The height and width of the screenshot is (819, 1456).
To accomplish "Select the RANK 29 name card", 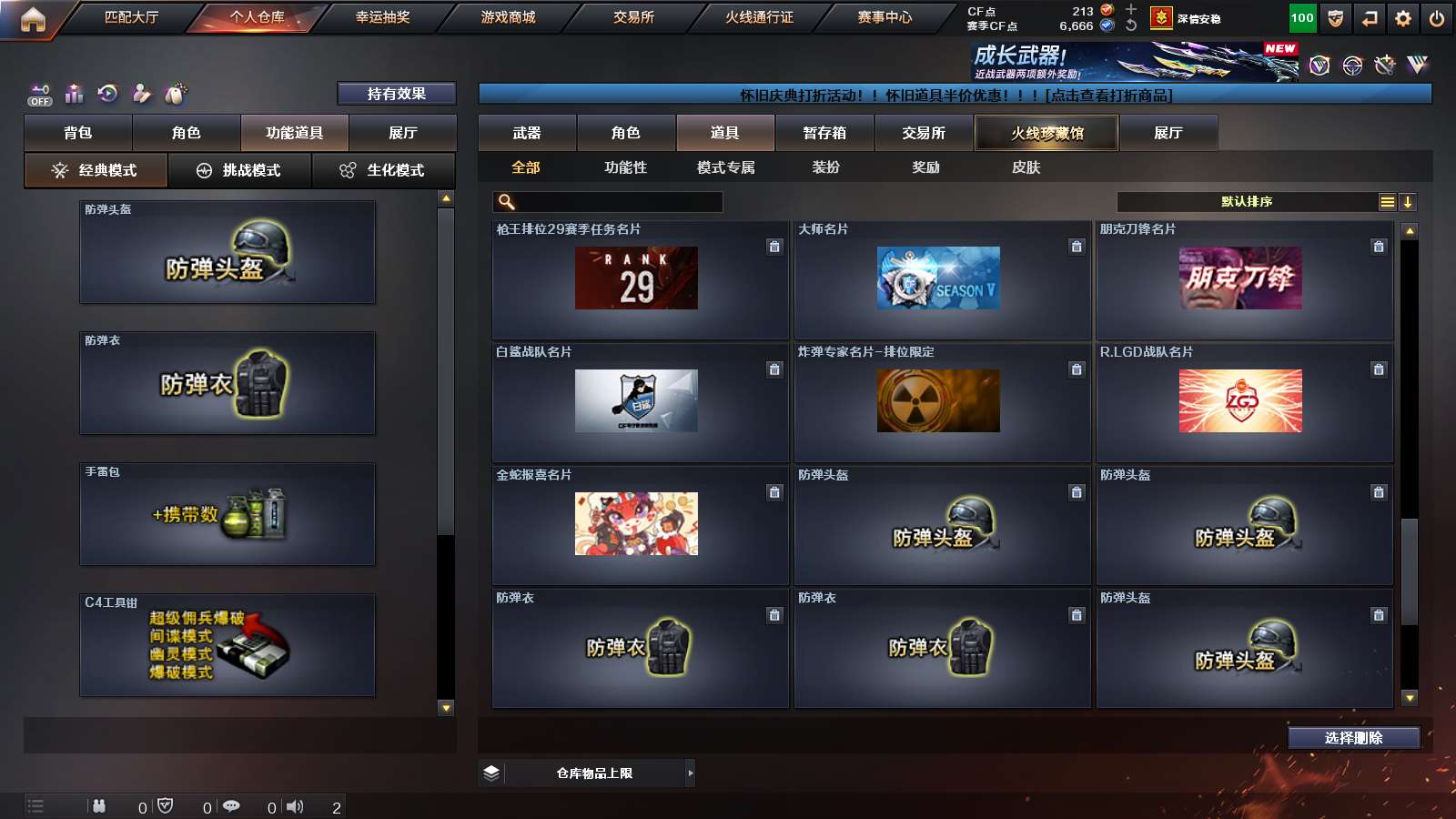I will click(x=636, y=278).
